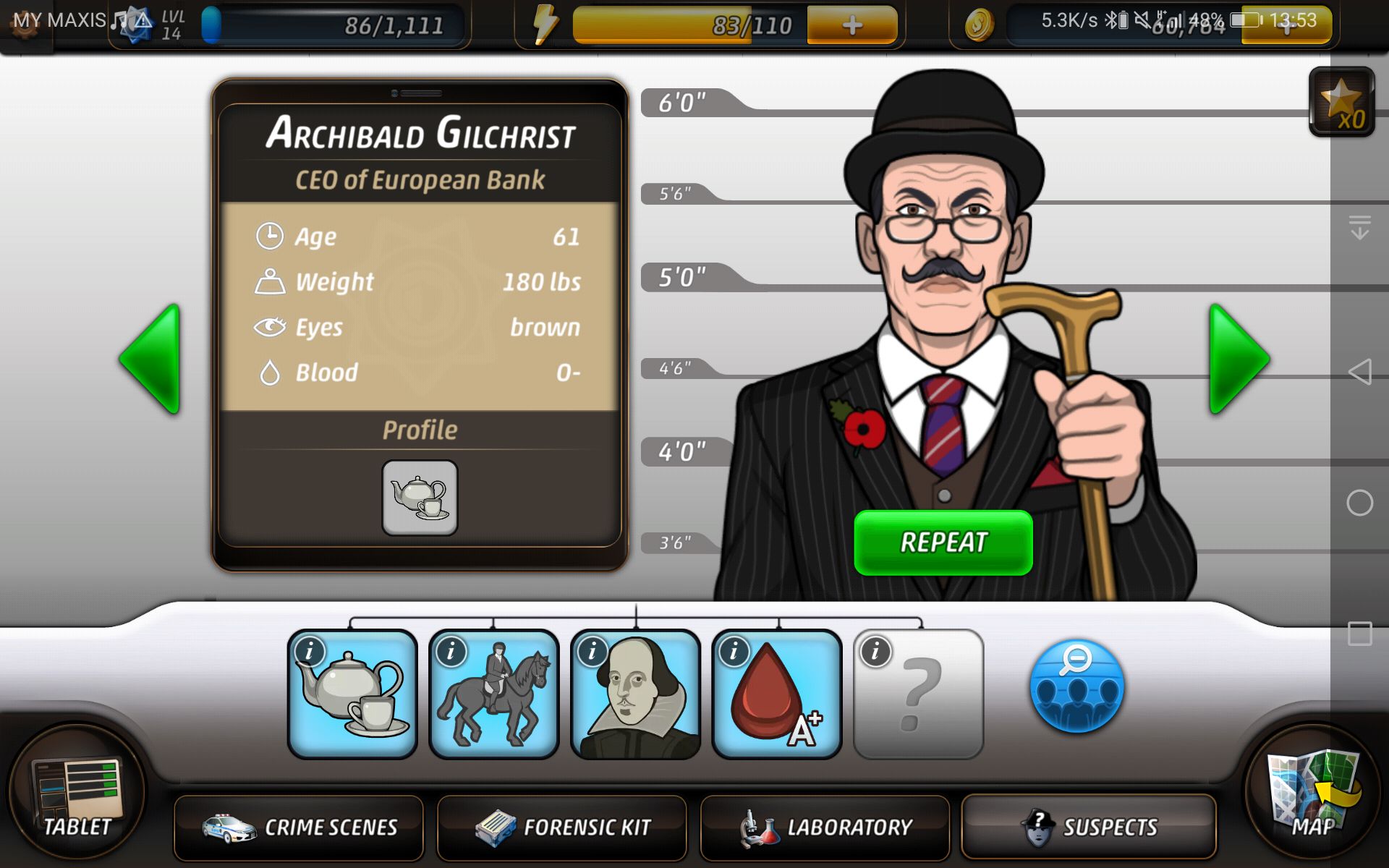This screenshot has width=1389, height=868.
Task: Open the Laboratory
Action: (x=825, y=827)
